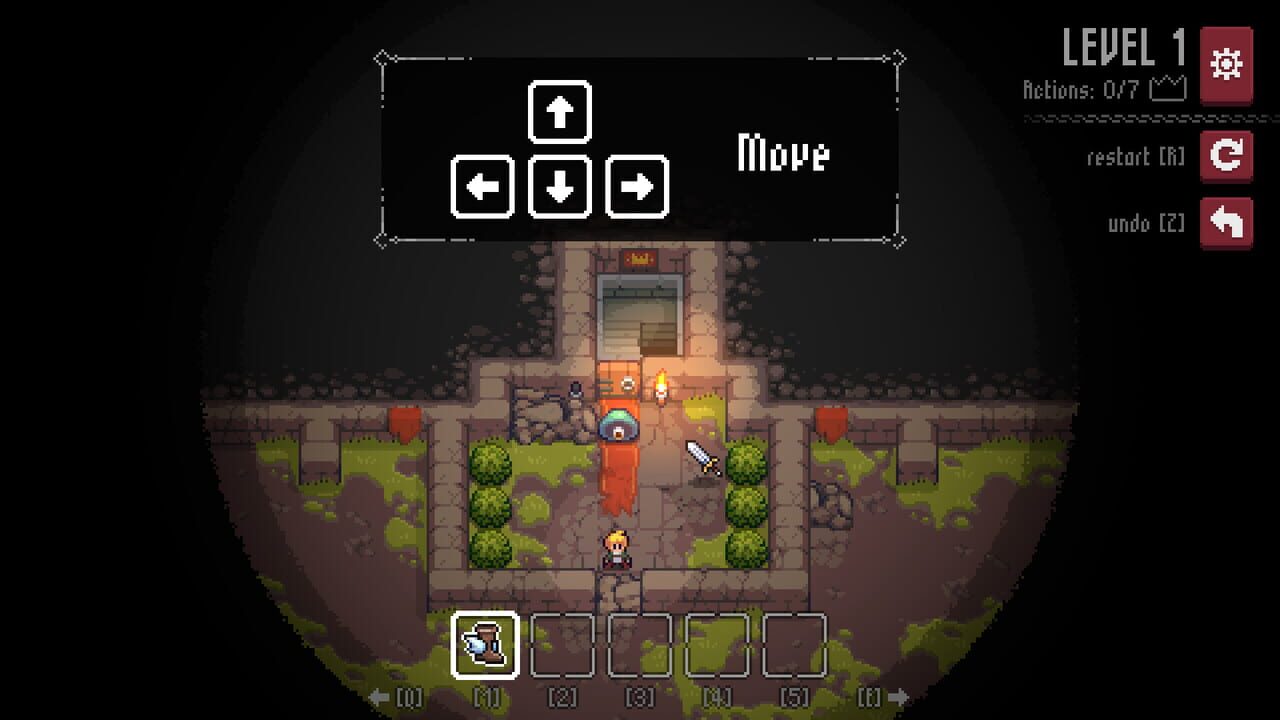This screenshot has height=720, width=1280.
Task: Select the winged boot item in slot [1]
Action: (486, 645)
